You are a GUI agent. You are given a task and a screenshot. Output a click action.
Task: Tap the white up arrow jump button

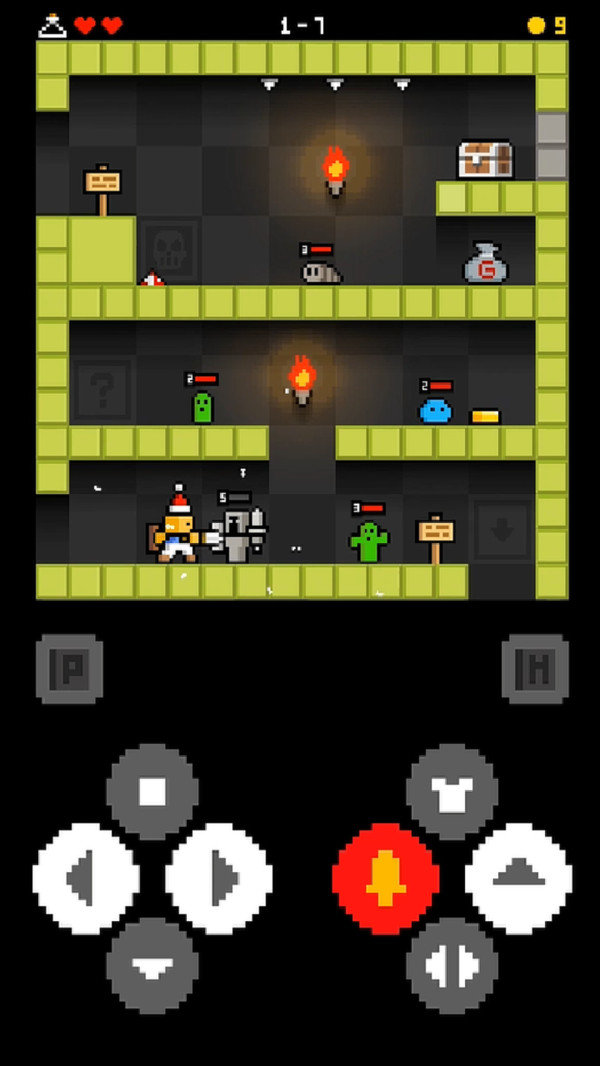coord(518,879)
